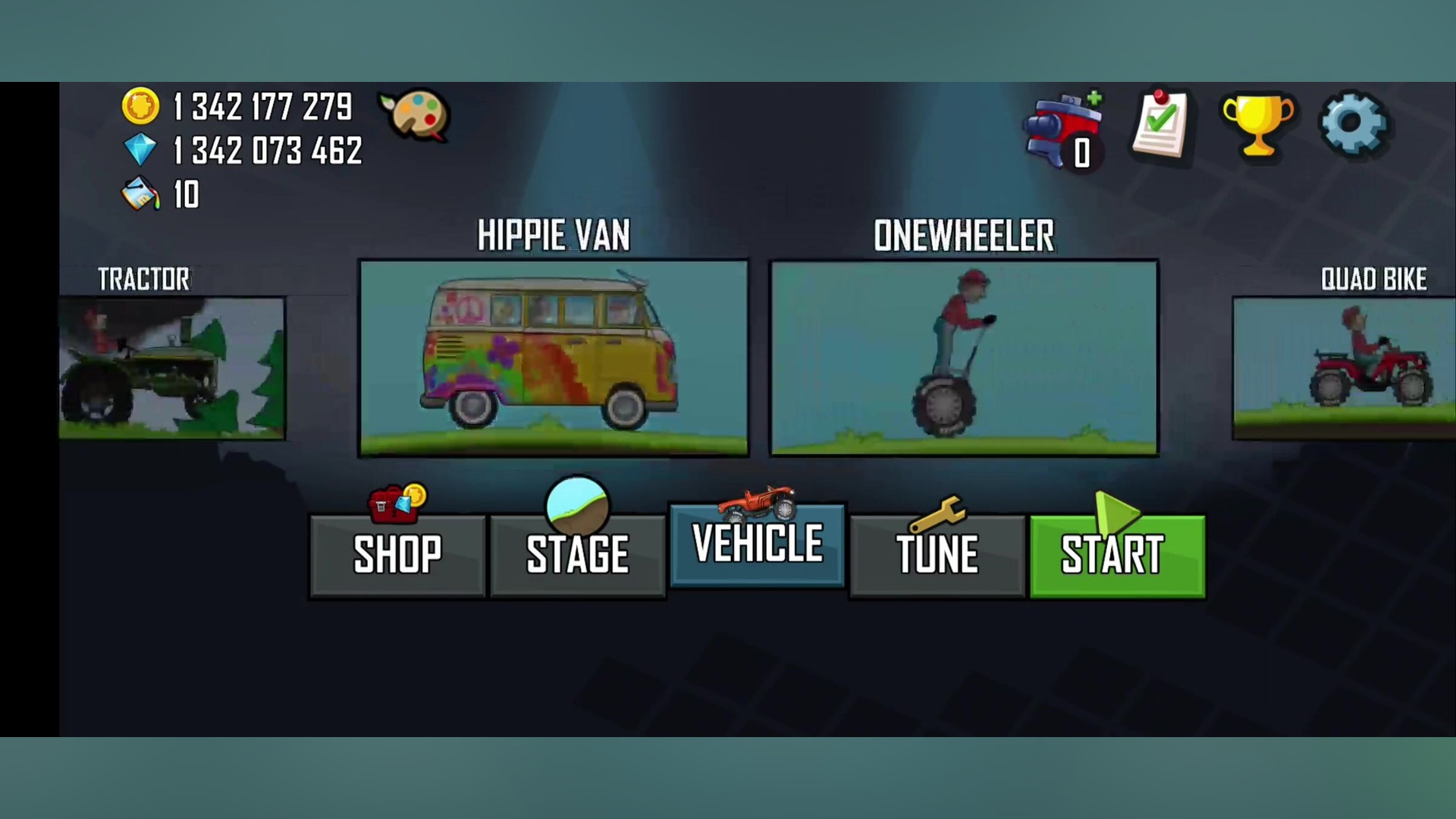This screenshot has height=819, width=1456.
Task: Pick the Tractor vehicle thumbnail
Action: pyautogui.click(x=172, y=368)
